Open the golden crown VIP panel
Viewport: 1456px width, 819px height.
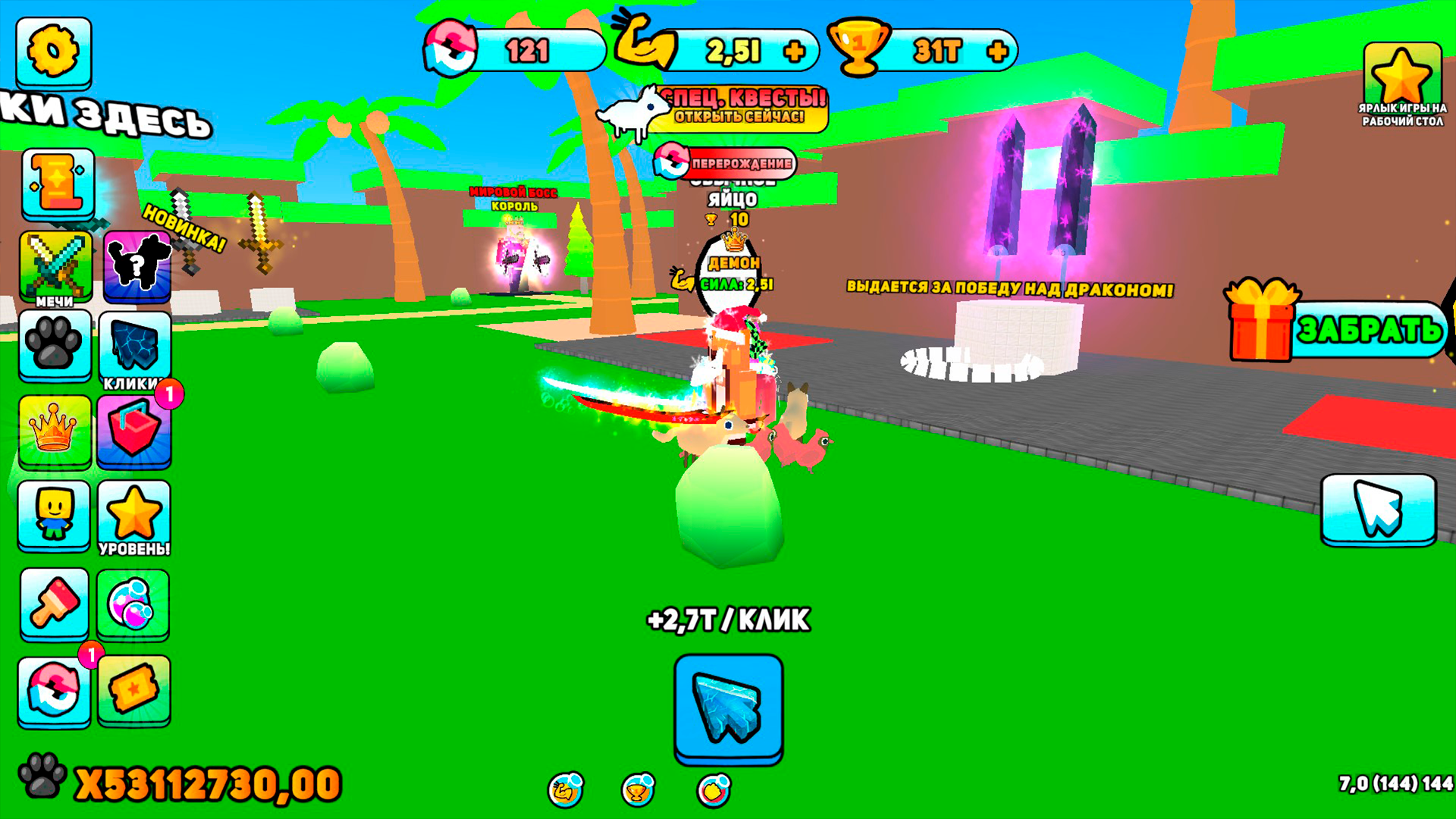click(x=54, y=432)
